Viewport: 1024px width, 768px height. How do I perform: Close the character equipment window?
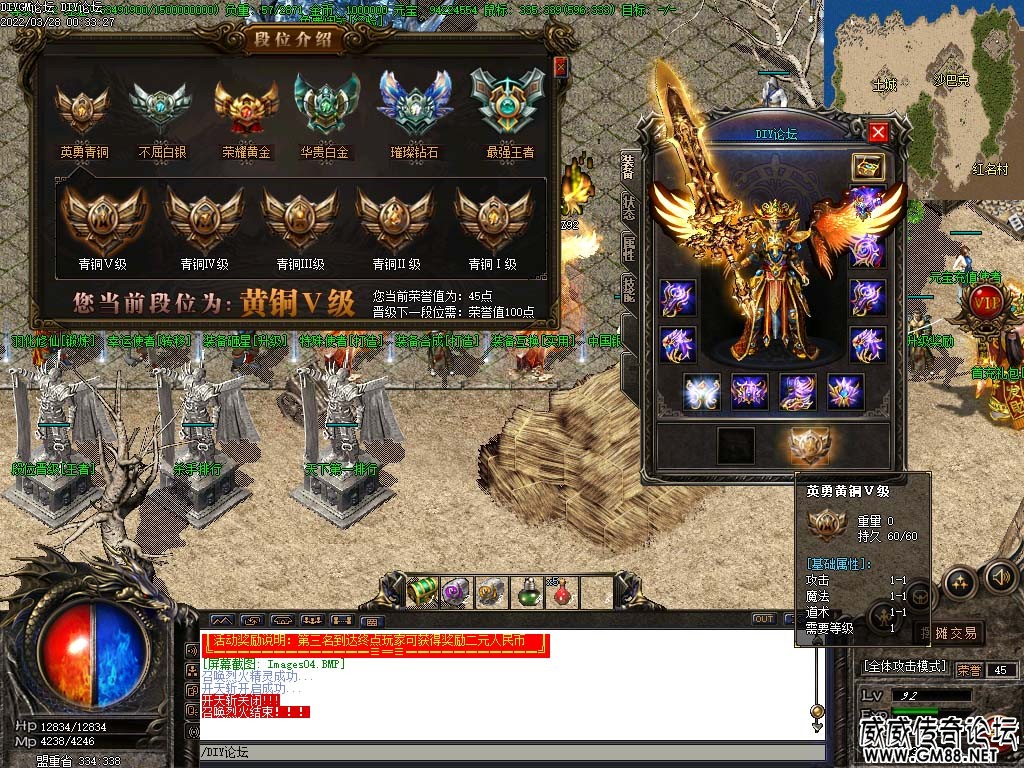878,131
